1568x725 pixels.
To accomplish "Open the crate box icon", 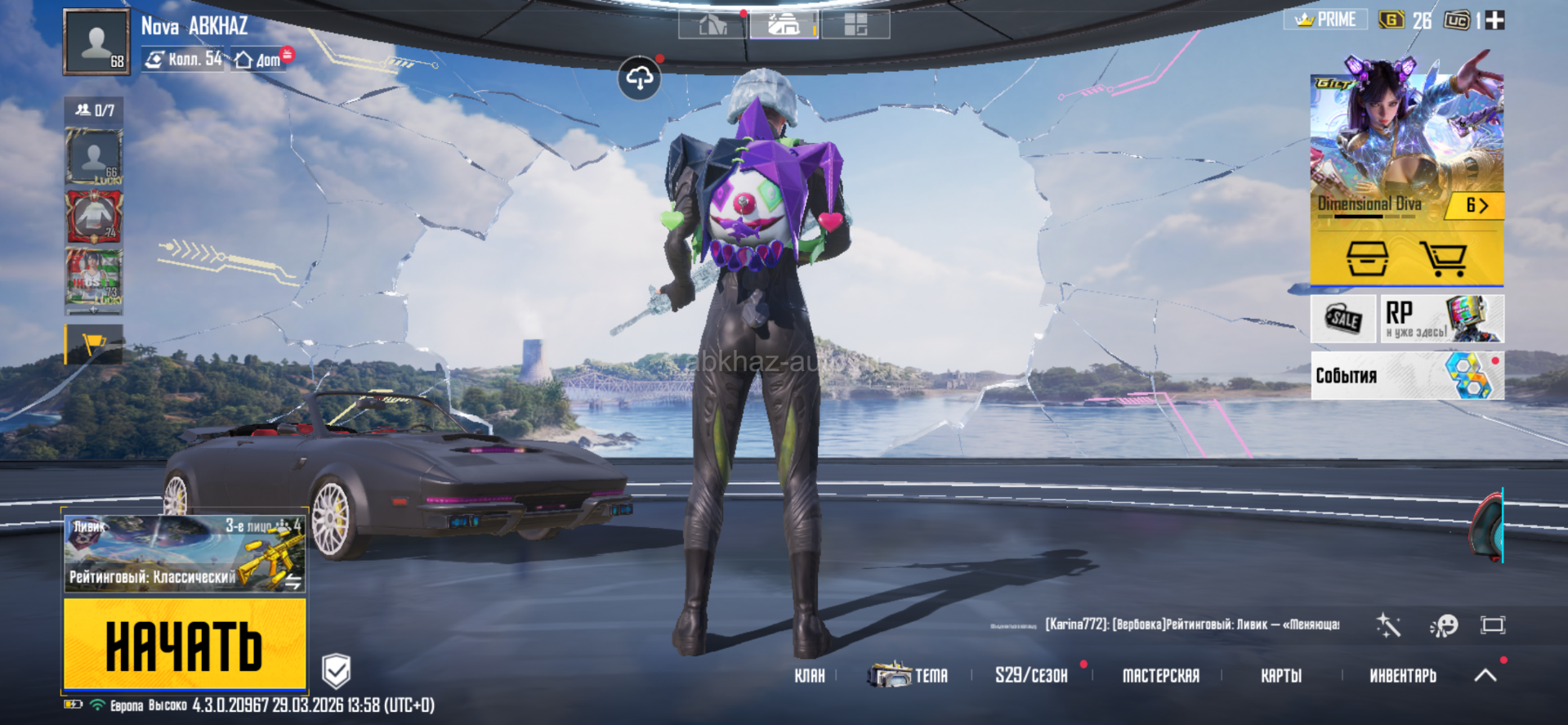I will click(x=1367, y=258).
